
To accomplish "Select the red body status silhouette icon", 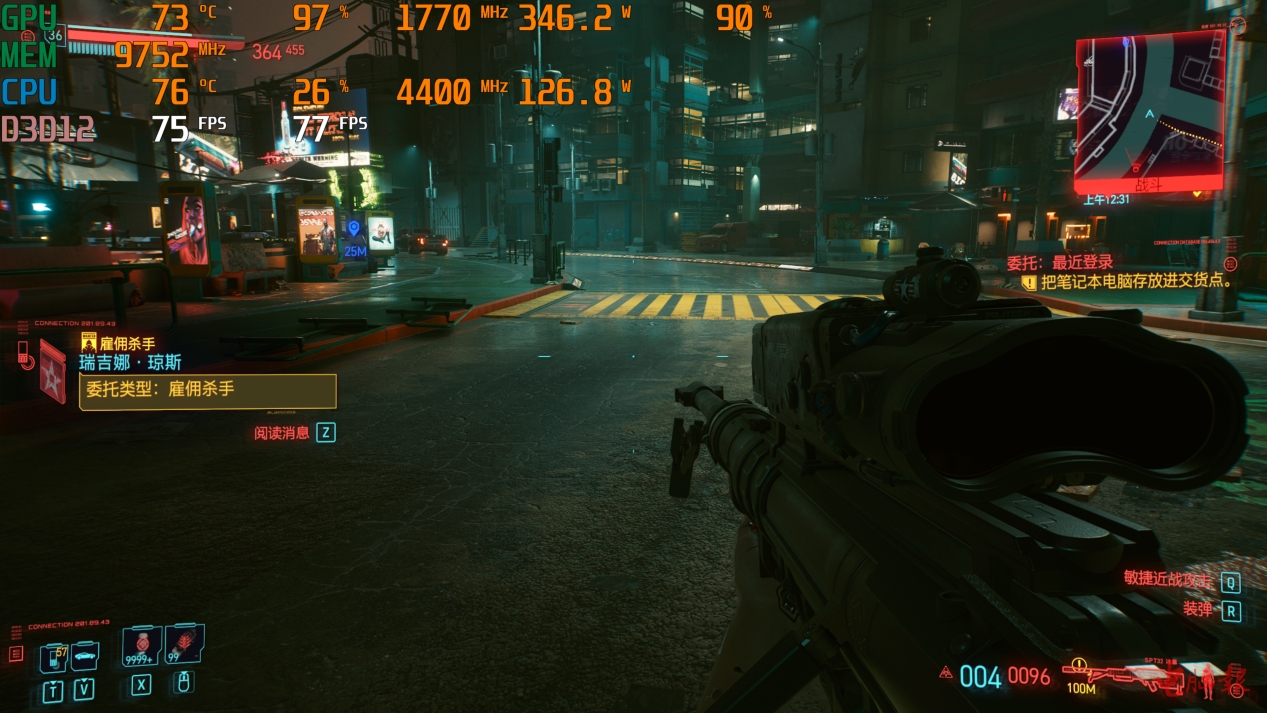I will [1209, 681].
